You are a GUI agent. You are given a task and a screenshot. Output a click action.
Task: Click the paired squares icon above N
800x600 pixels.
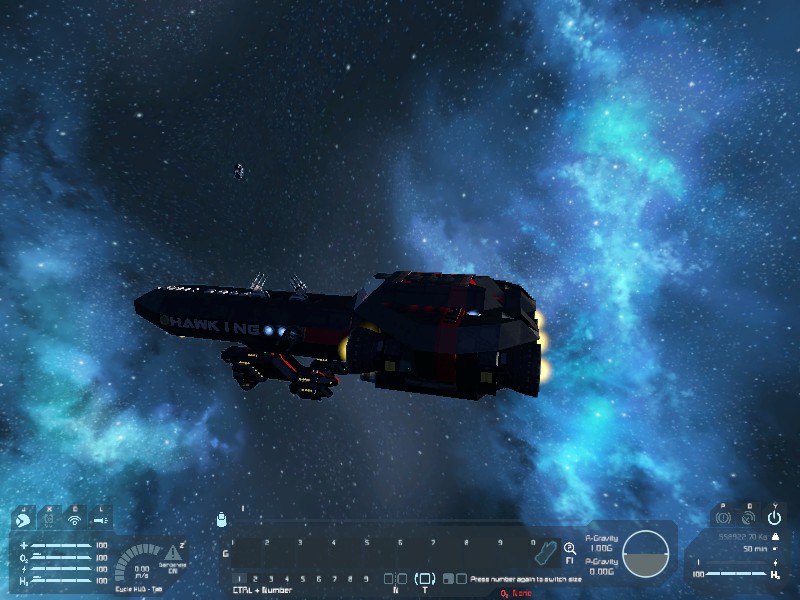[395, 579]
